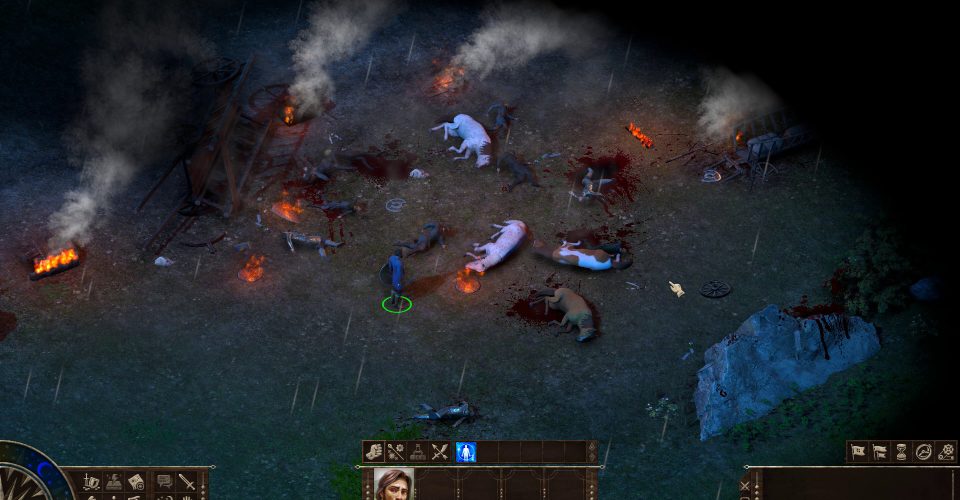
Task: Click the sword and armor inventory button
Action: click(91, 482)
